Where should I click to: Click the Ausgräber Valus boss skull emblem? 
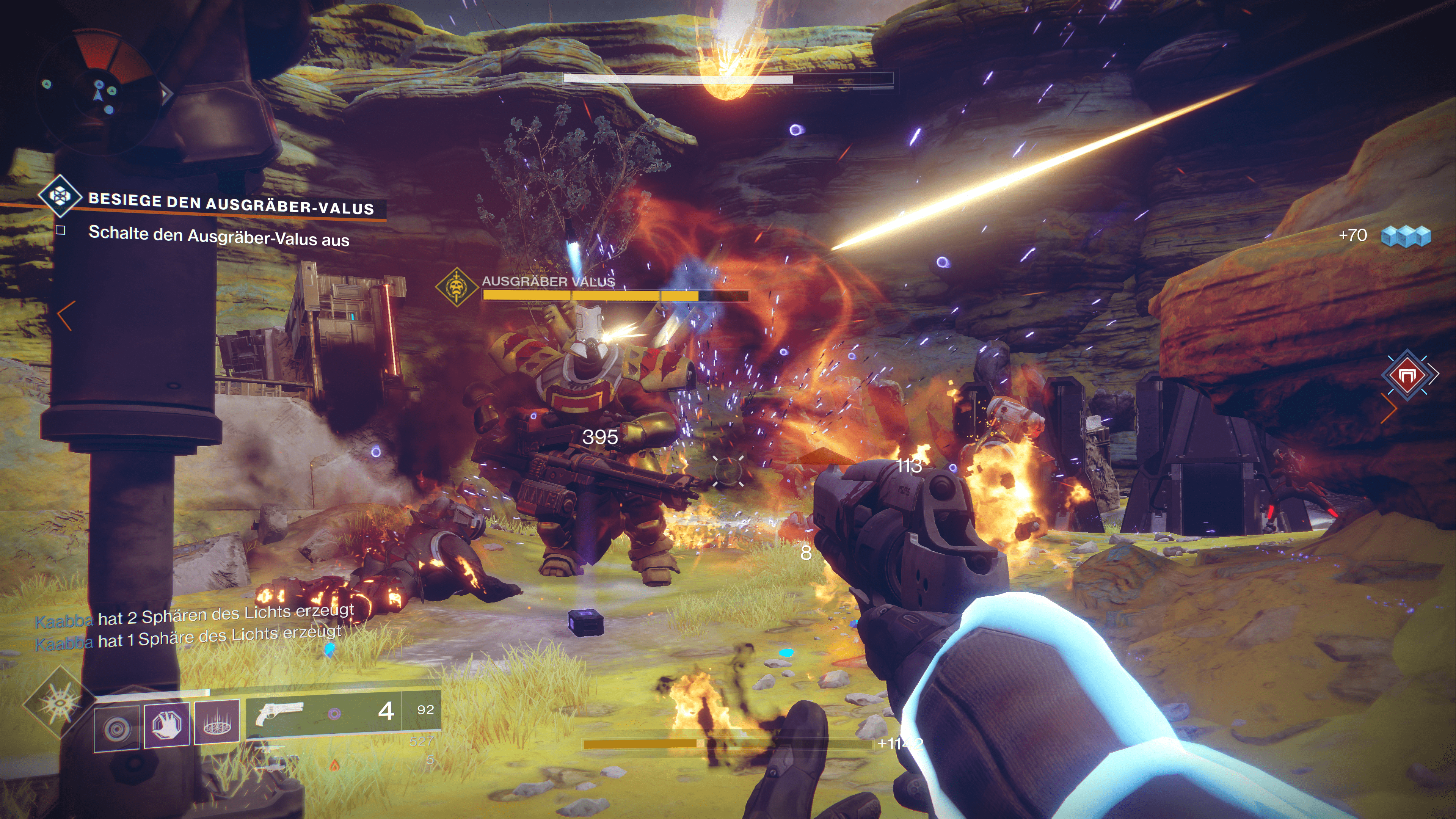tap(456, 287)
